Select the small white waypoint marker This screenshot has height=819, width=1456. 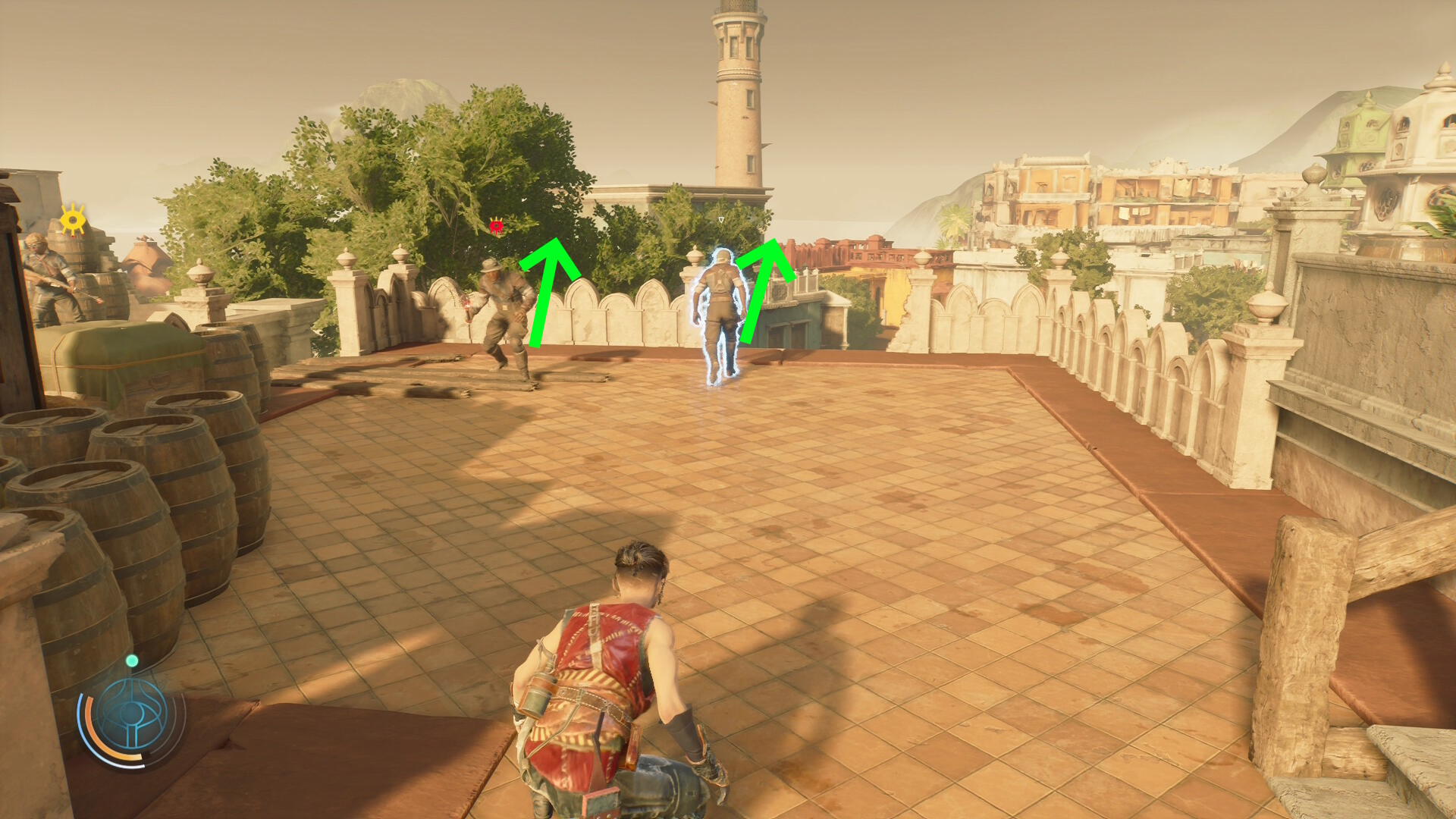pos(720,220)
